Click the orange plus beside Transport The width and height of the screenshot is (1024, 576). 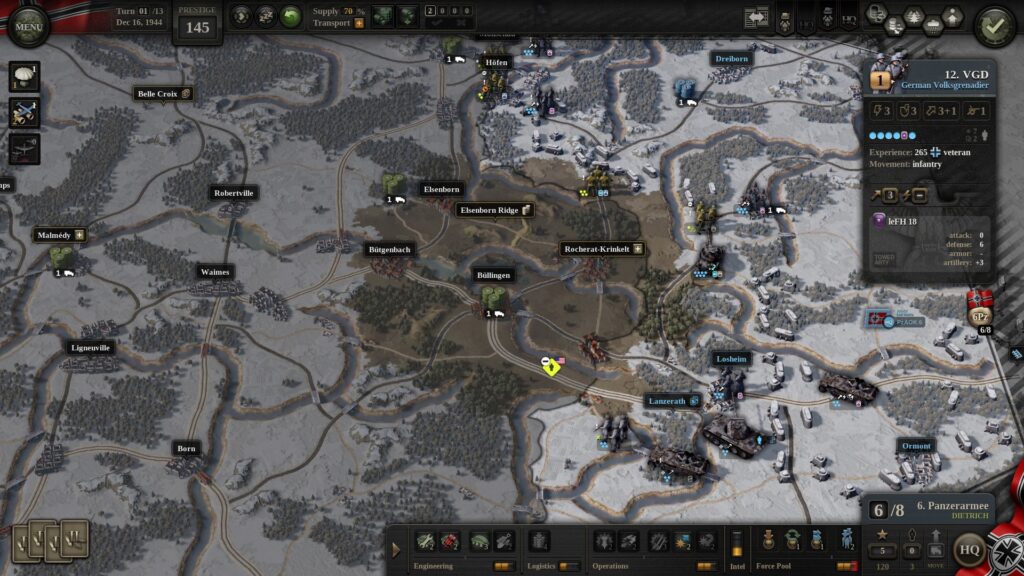(359, 23)
